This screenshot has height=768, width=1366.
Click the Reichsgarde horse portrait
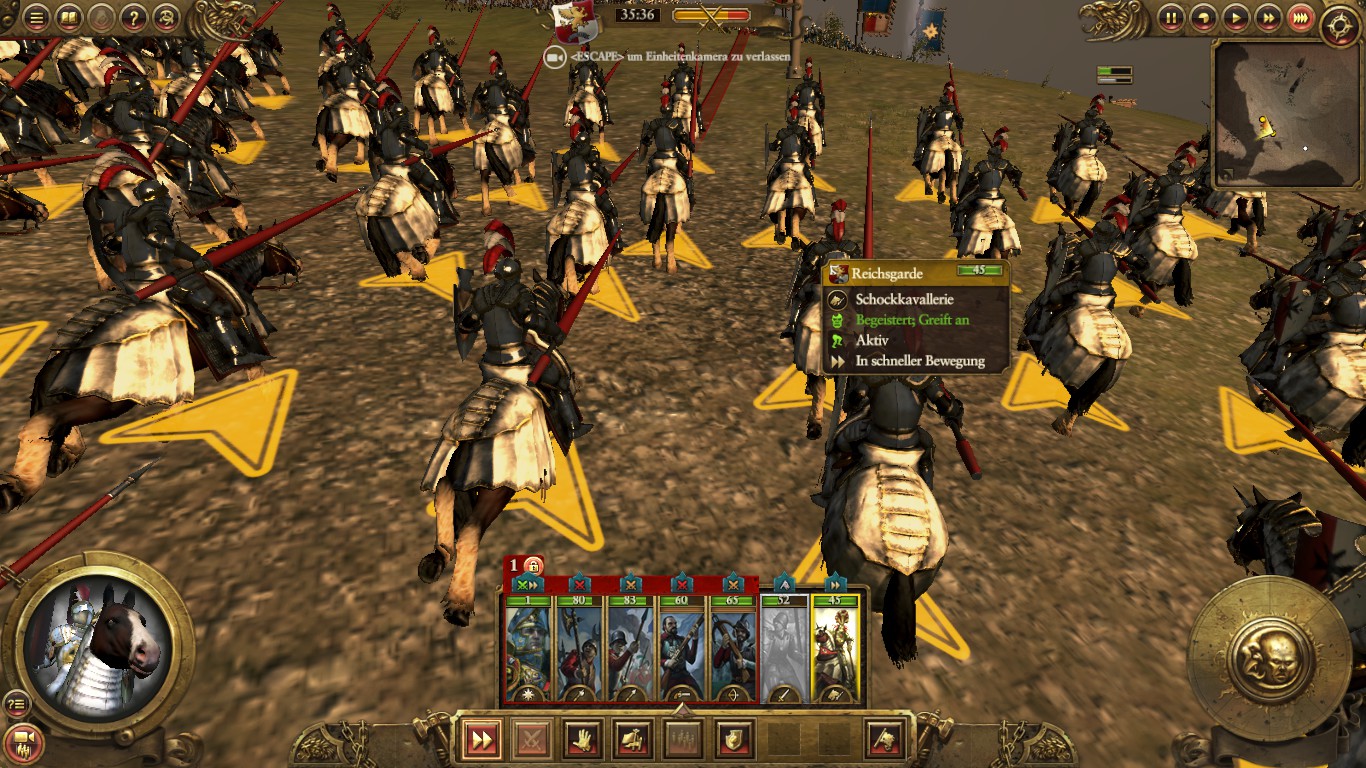coord(98,645)
